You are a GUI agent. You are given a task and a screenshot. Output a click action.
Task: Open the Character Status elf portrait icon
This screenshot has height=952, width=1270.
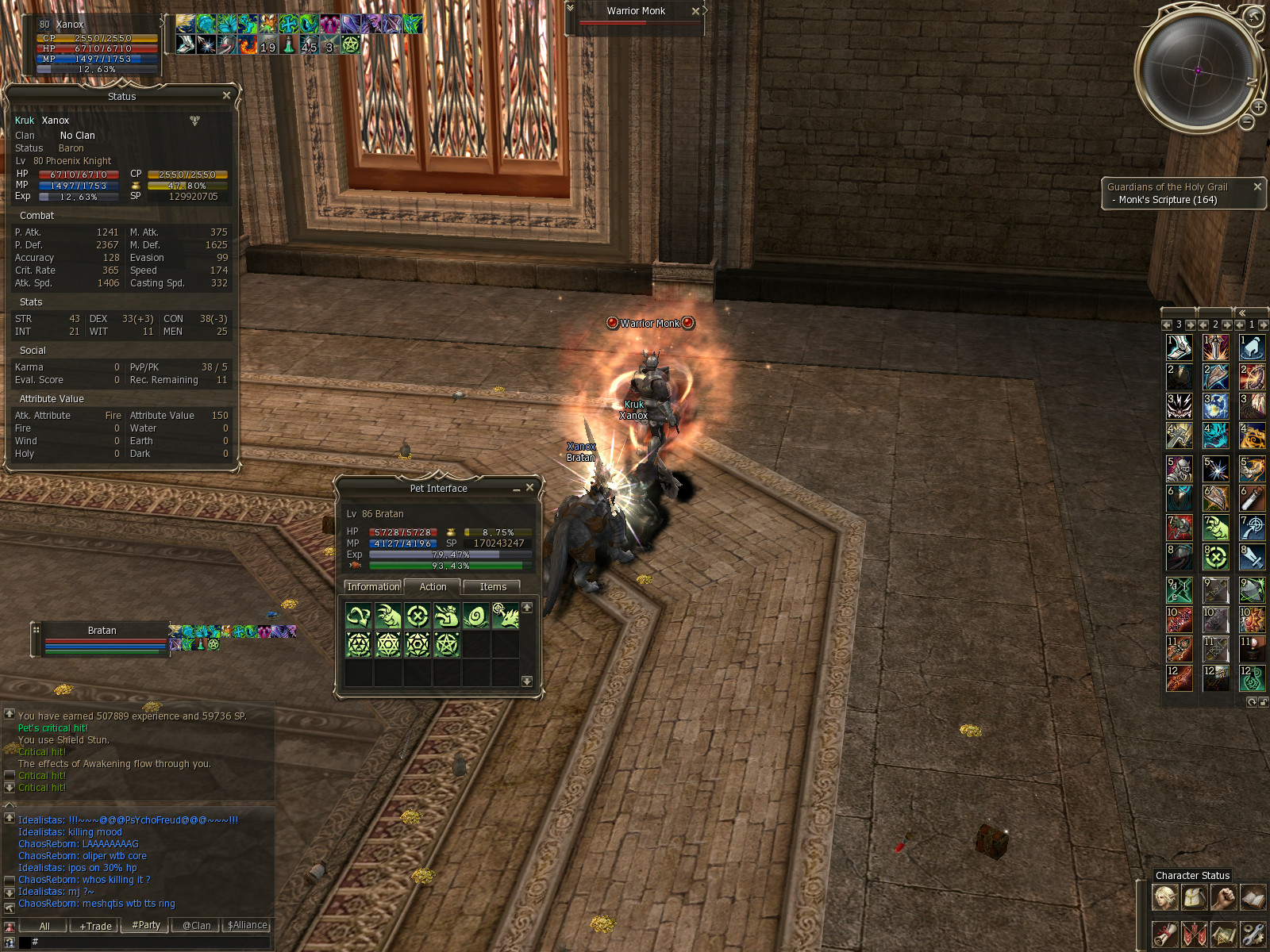pyautogui.click(x=1164, y=897)
